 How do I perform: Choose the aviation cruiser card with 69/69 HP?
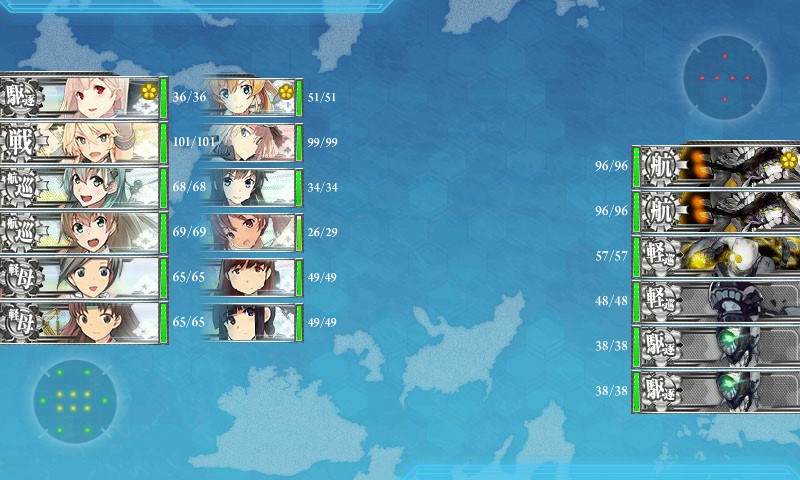pyautogui.click(x=84, y=232)
